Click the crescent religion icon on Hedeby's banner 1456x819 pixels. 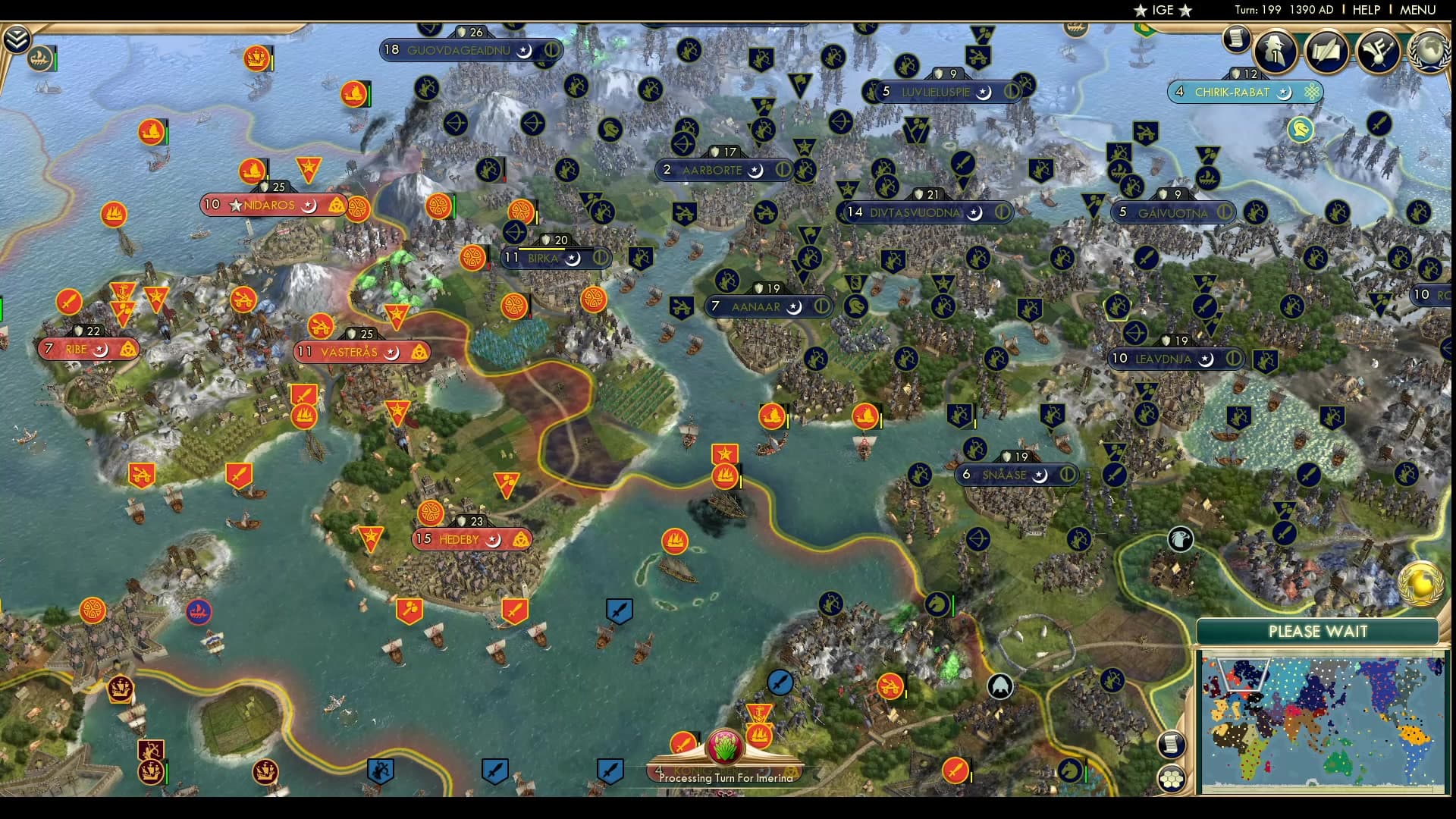[494, 540]
